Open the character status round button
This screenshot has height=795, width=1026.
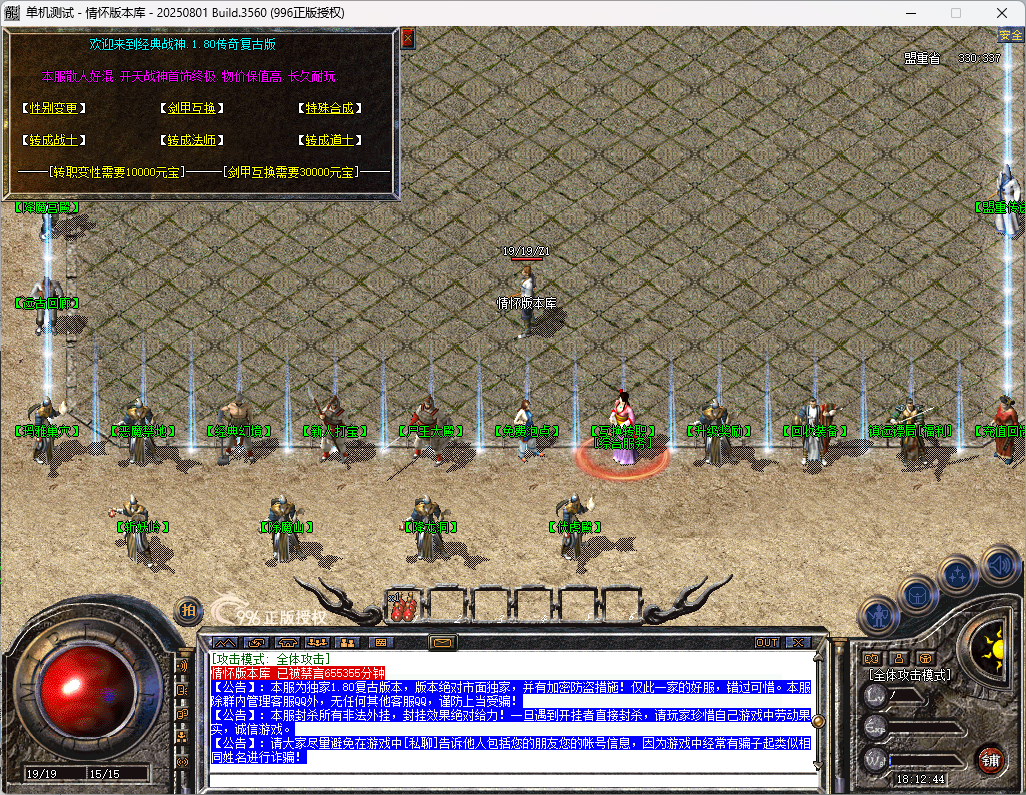click(880, 615)
